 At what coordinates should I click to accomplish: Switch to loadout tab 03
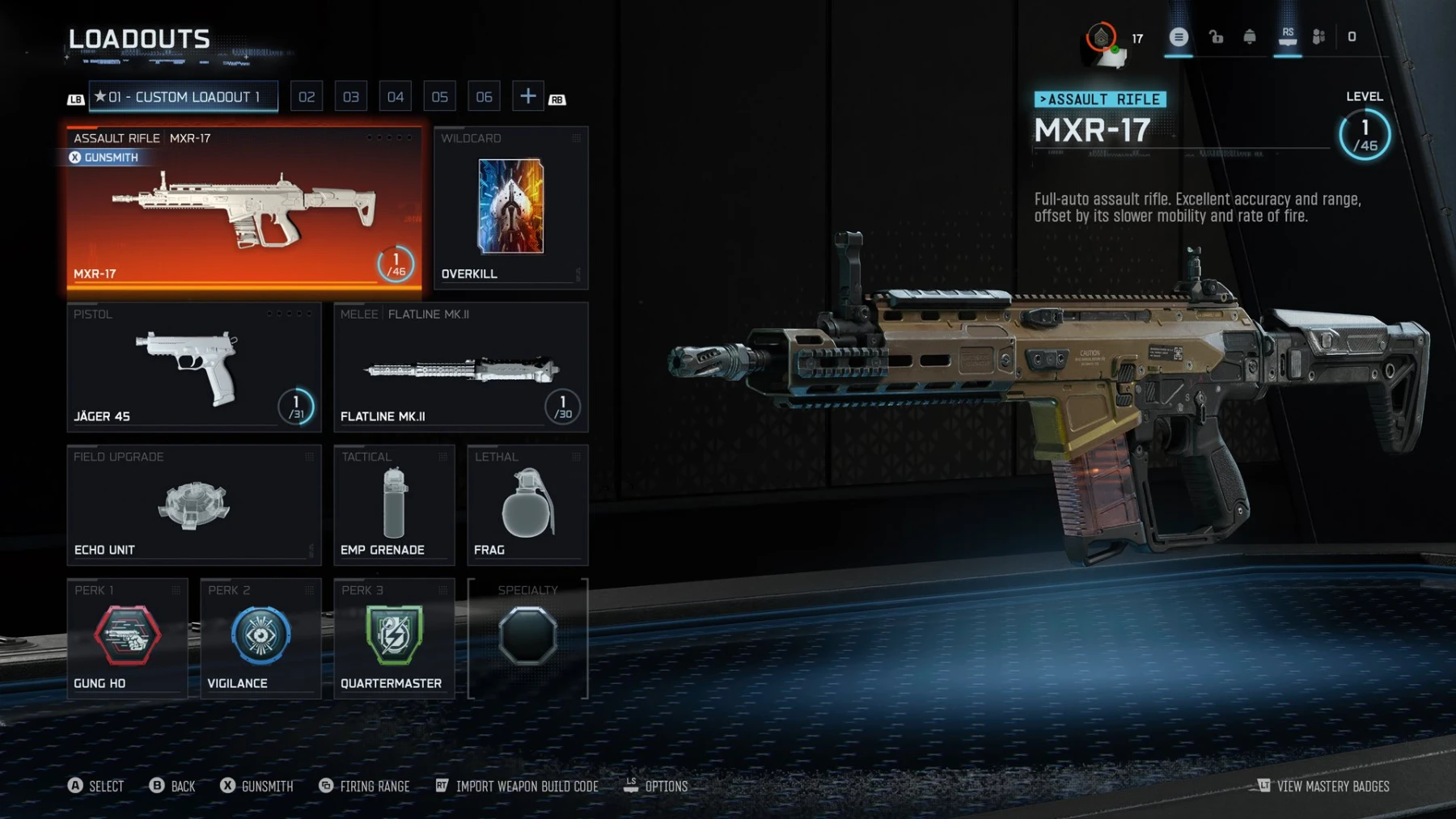pyautogui.click(x=350, y=95)
